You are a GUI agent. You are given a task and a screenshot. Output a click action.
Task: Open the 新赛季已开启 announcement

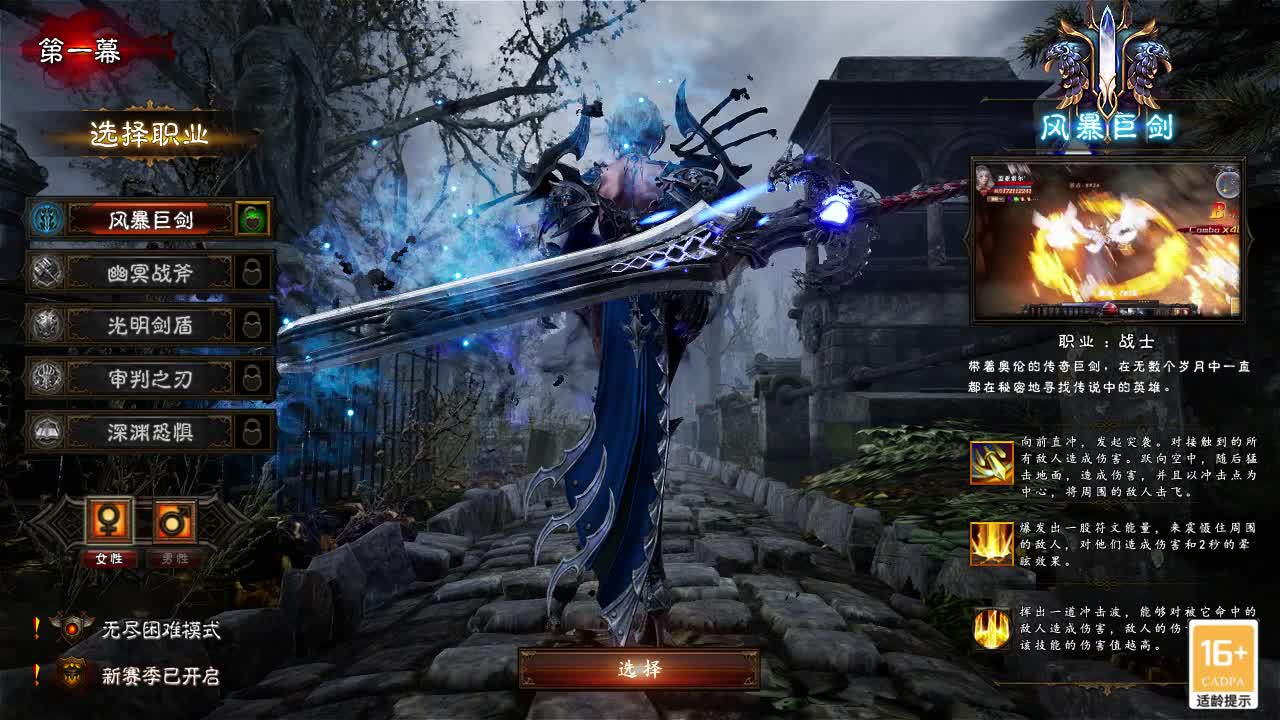(x=160, y=676)
